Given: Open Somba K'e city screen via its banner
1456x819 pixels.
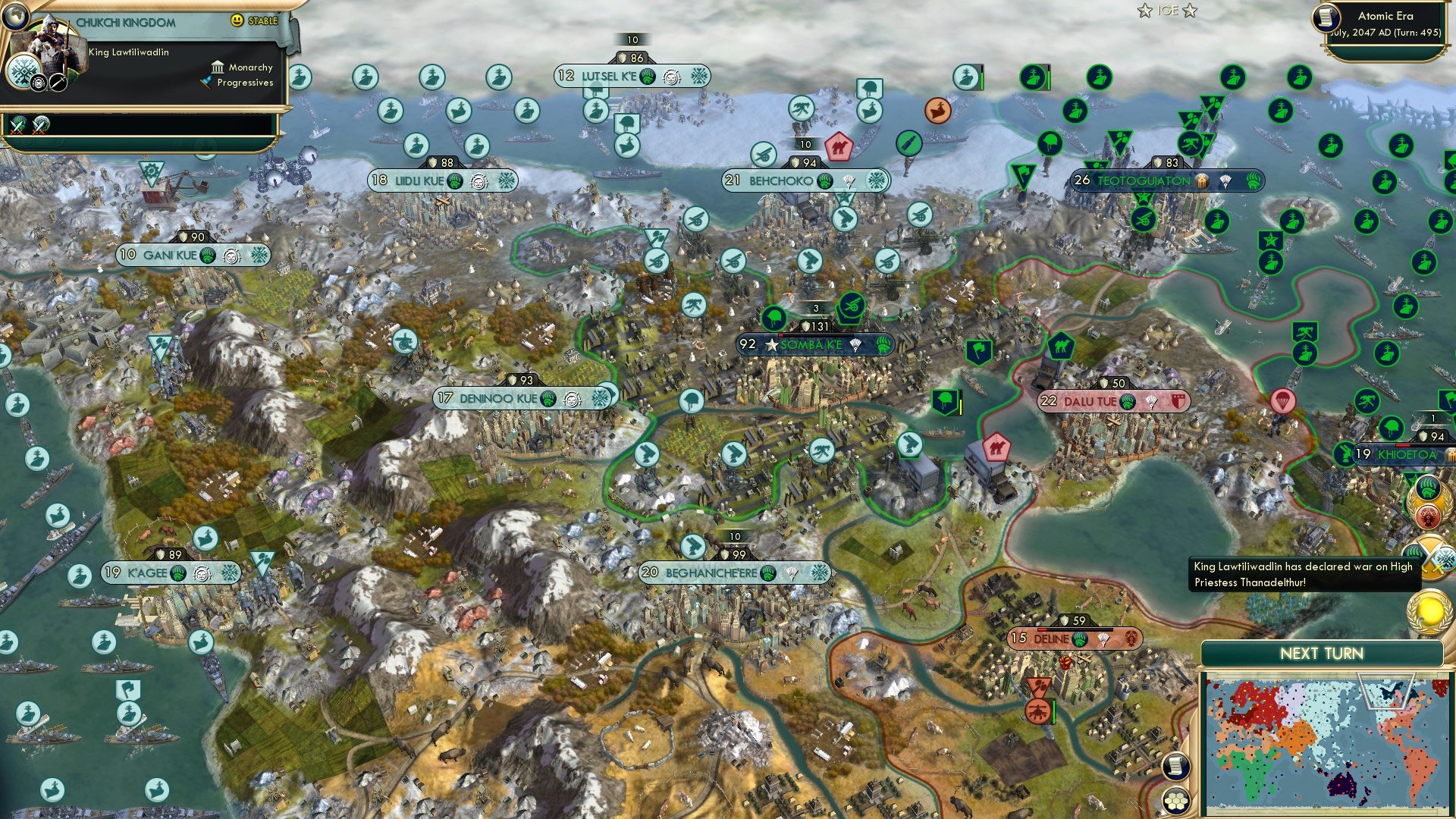Looking at the screenshot, I should coord(811,345).
